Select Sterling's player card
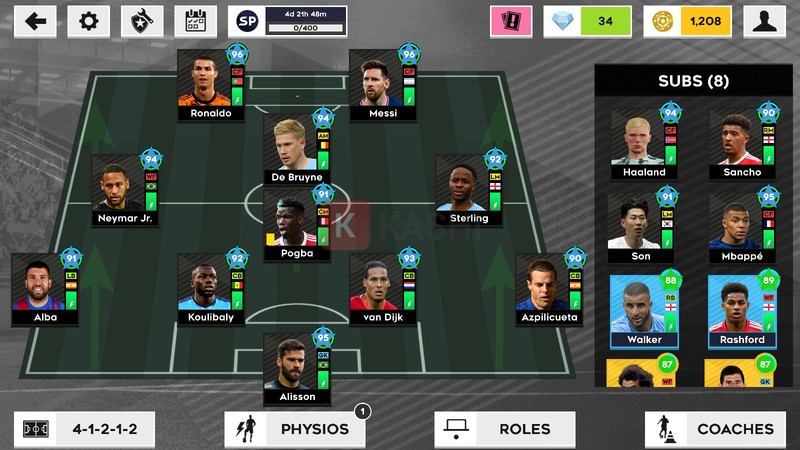The width and height of the screenshot is (800, 450). [x=469, y=189]
